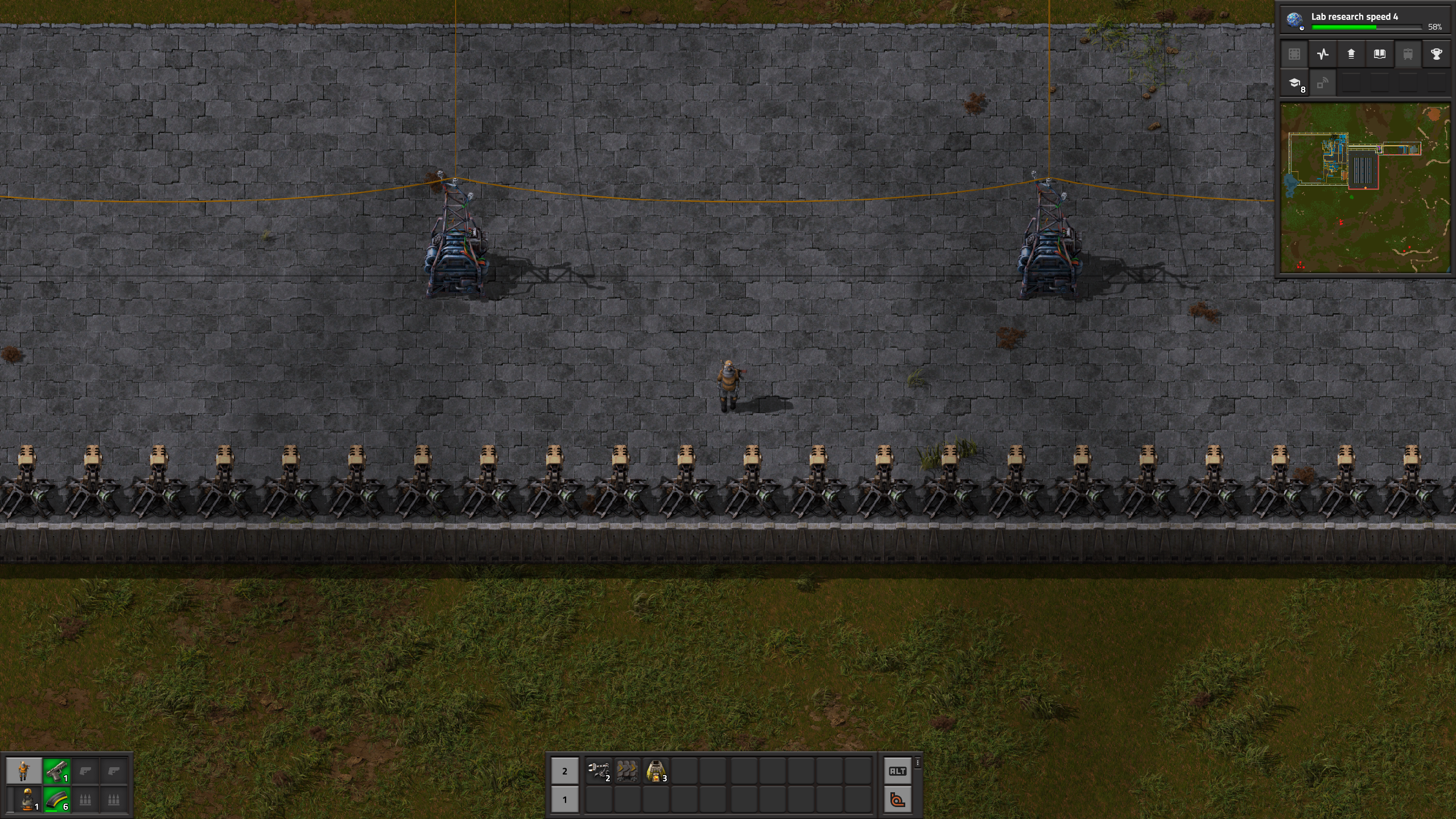Viewport: 1456px width, 819px height.
Task: Select the burner inserter quickbar slot
Action: coord(599,771)
